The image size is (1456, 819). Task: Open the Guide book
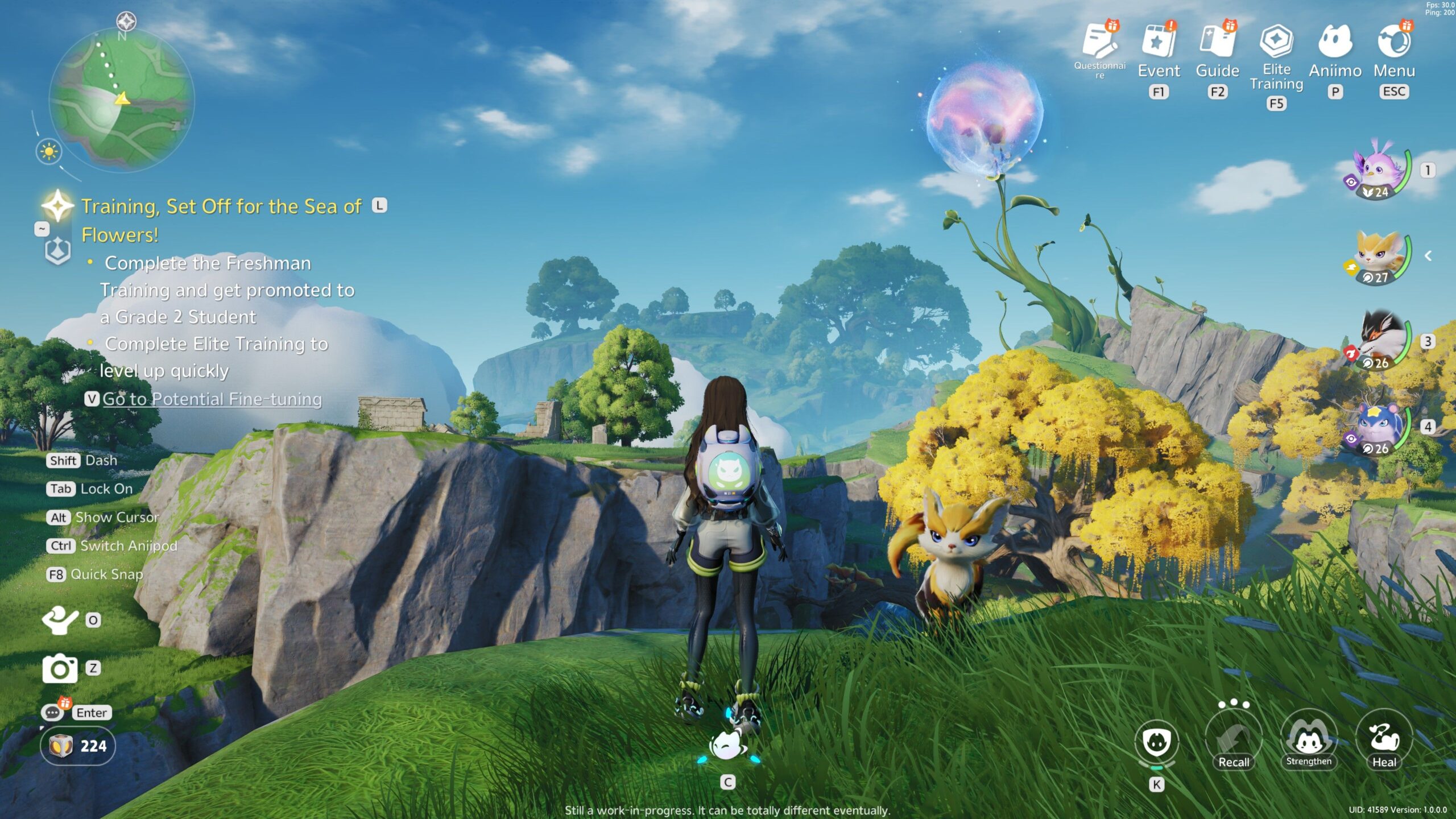point(1217,42)
